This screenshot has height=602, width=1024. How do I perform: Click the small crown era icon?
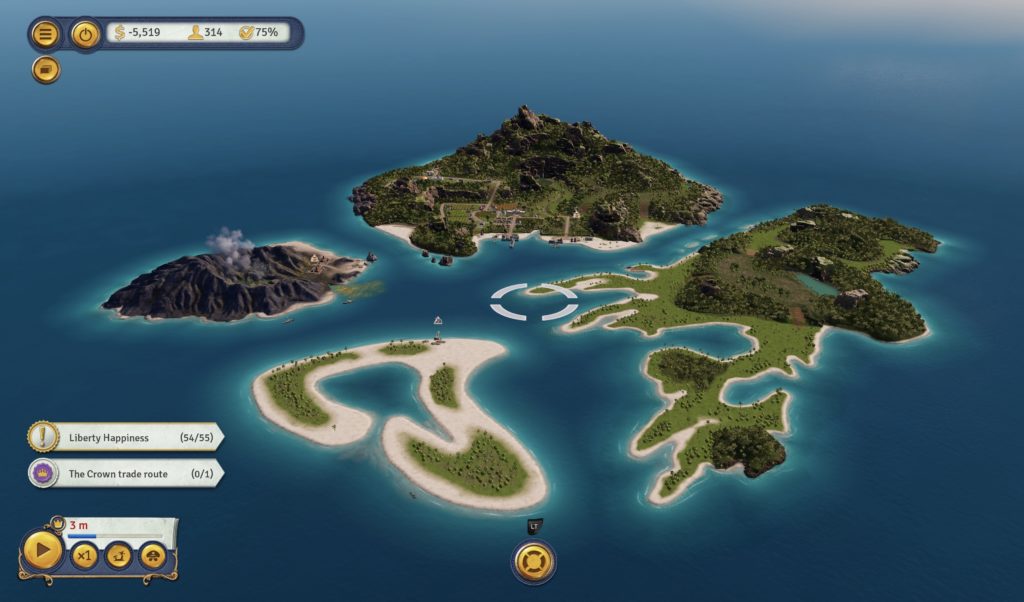(x=57, y=522)
